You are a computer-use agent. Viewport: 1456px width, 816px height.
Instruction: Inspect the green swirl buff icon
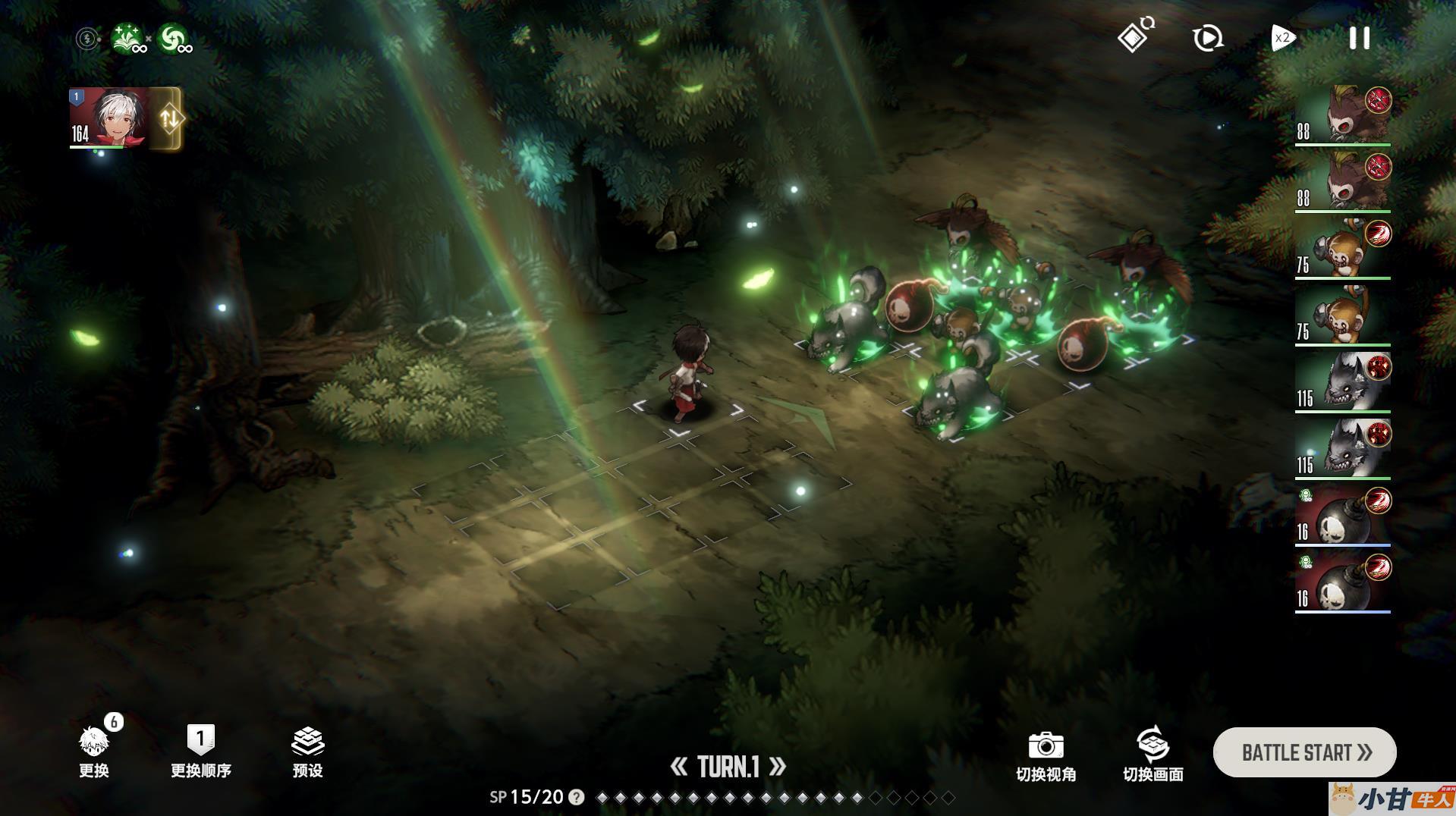coord(175,39)
